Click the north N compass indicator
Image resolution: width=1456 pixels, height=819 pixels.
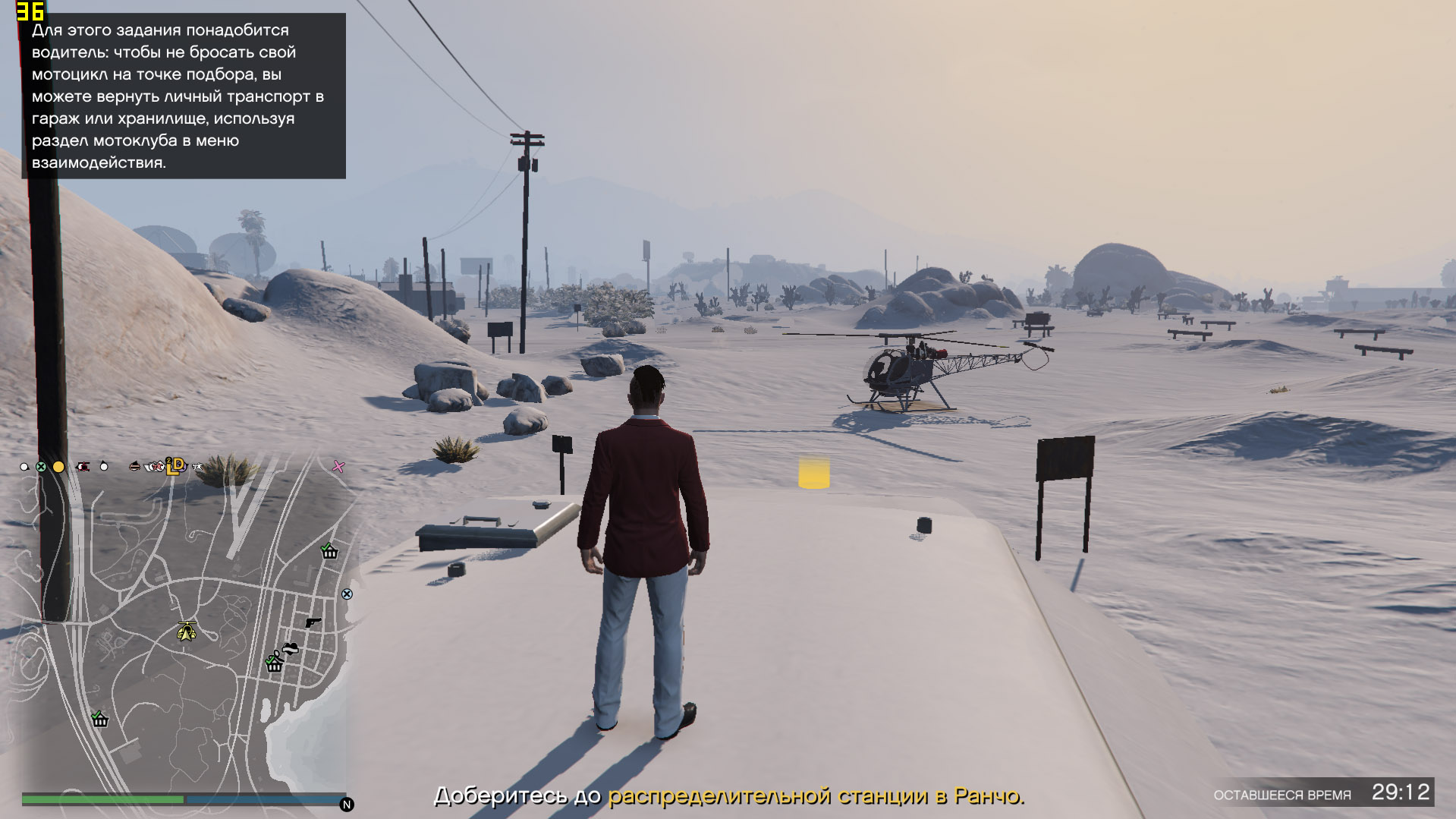[347, 805]
